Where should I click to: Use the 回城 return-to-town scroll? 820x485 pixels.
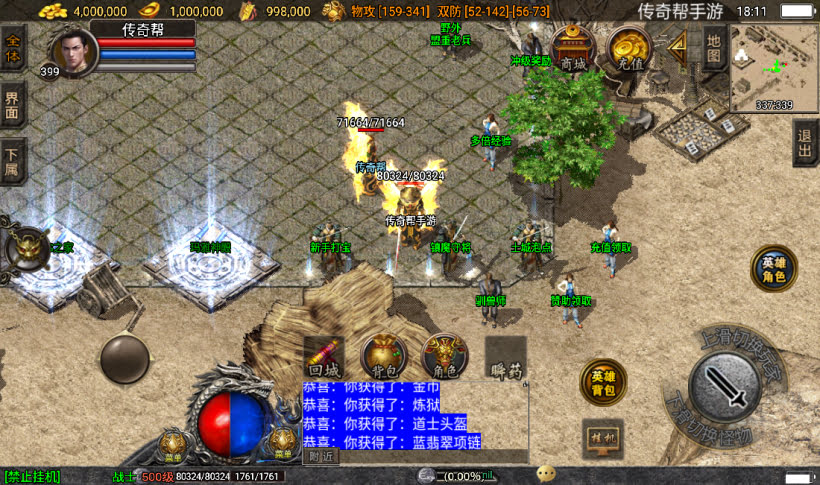325,357
